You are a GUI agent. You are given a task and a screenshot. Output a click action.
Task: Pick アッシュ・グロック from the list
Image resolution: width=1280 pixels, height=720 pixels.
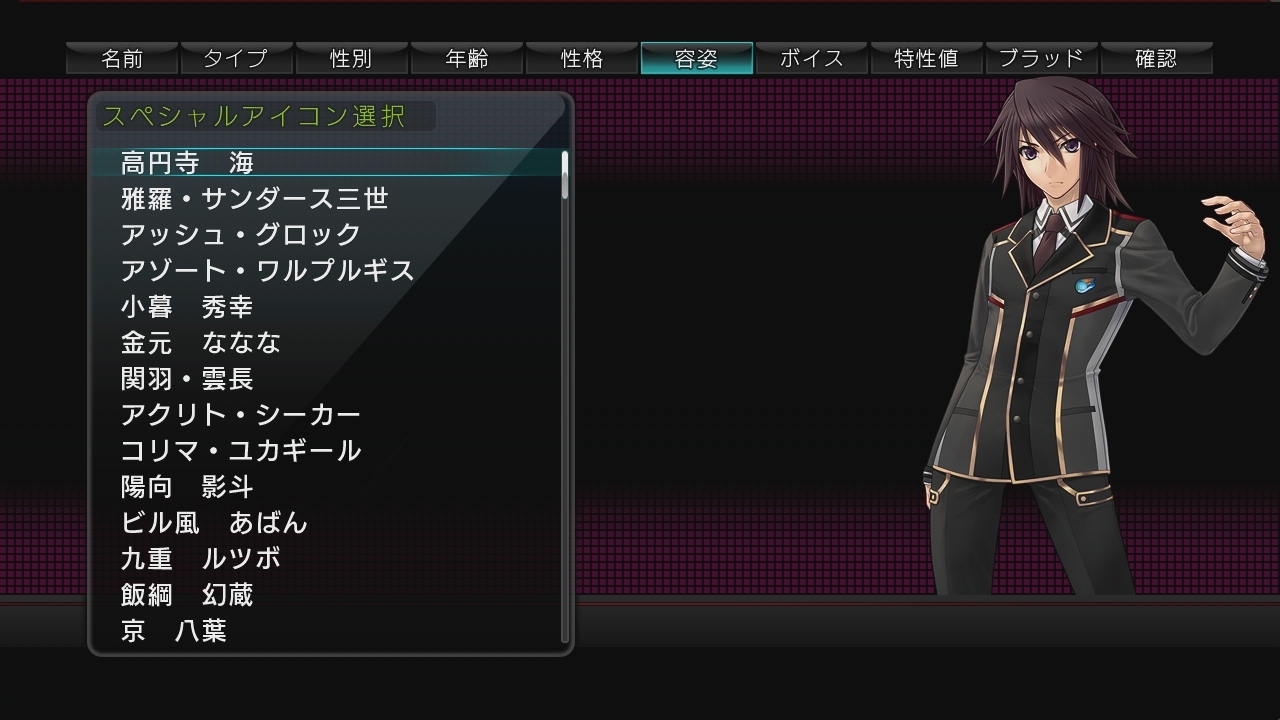coord(240,234)
